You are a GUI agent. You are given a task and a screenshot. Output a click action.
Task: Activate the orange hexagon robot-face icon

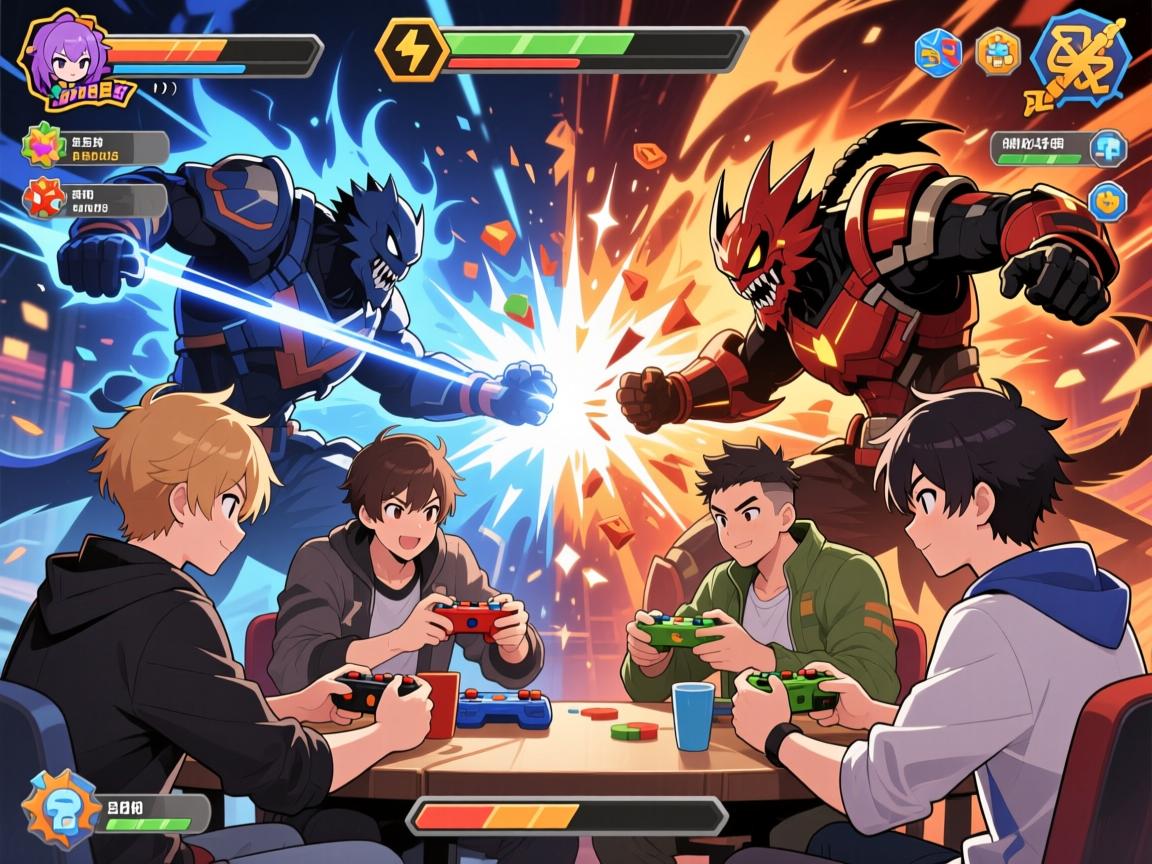coord(997,52)
